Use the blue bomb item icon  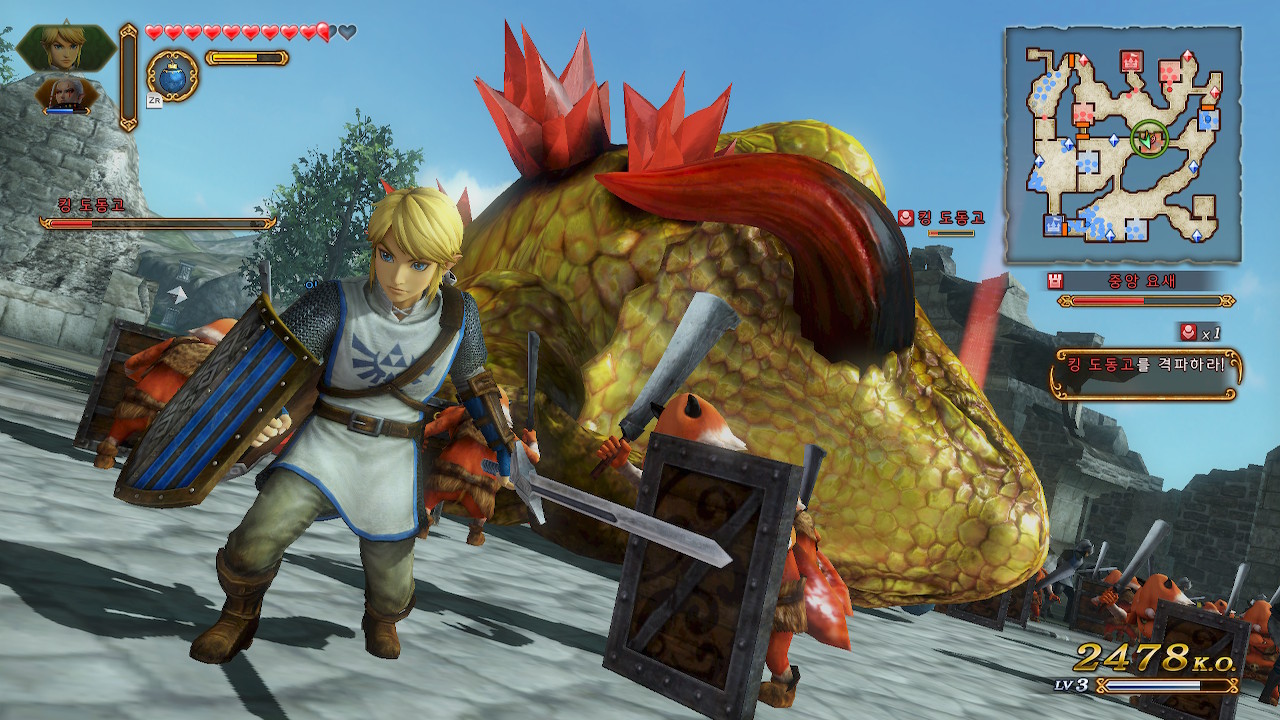coord(173,75)
